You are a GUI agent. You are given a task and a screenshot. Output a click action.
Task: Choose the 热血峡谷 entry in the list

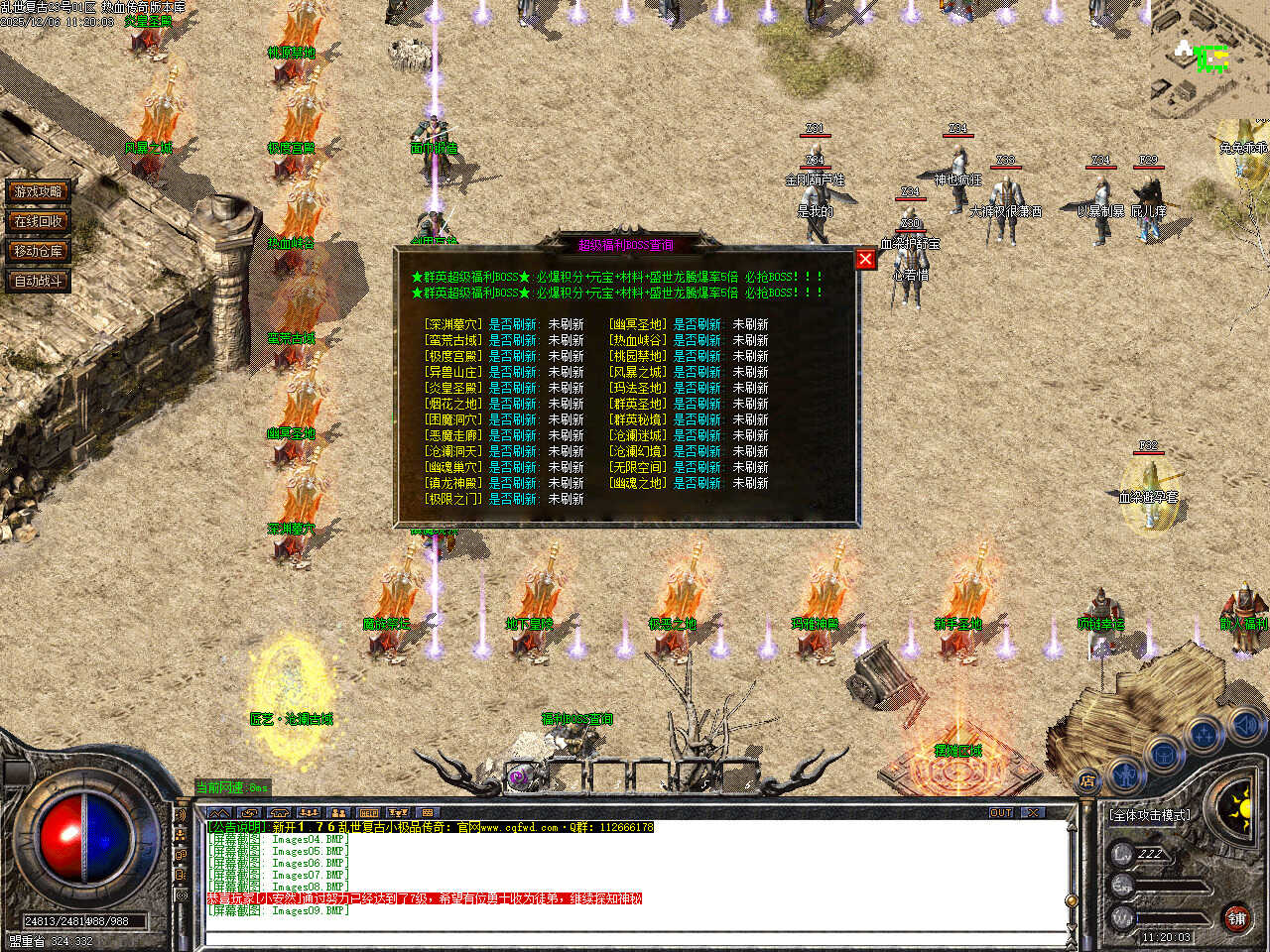point(638,340)
